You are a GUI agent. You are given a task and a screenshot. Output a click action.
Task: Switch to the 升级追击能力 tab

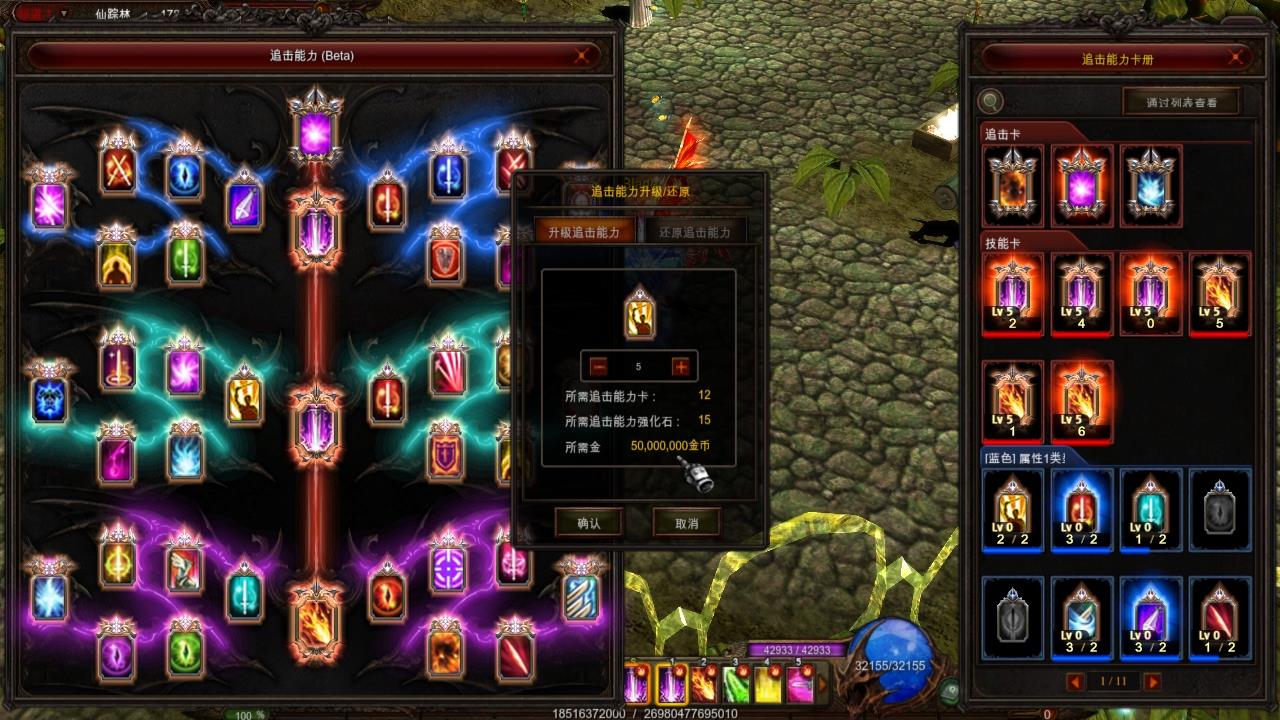(584, 232)
